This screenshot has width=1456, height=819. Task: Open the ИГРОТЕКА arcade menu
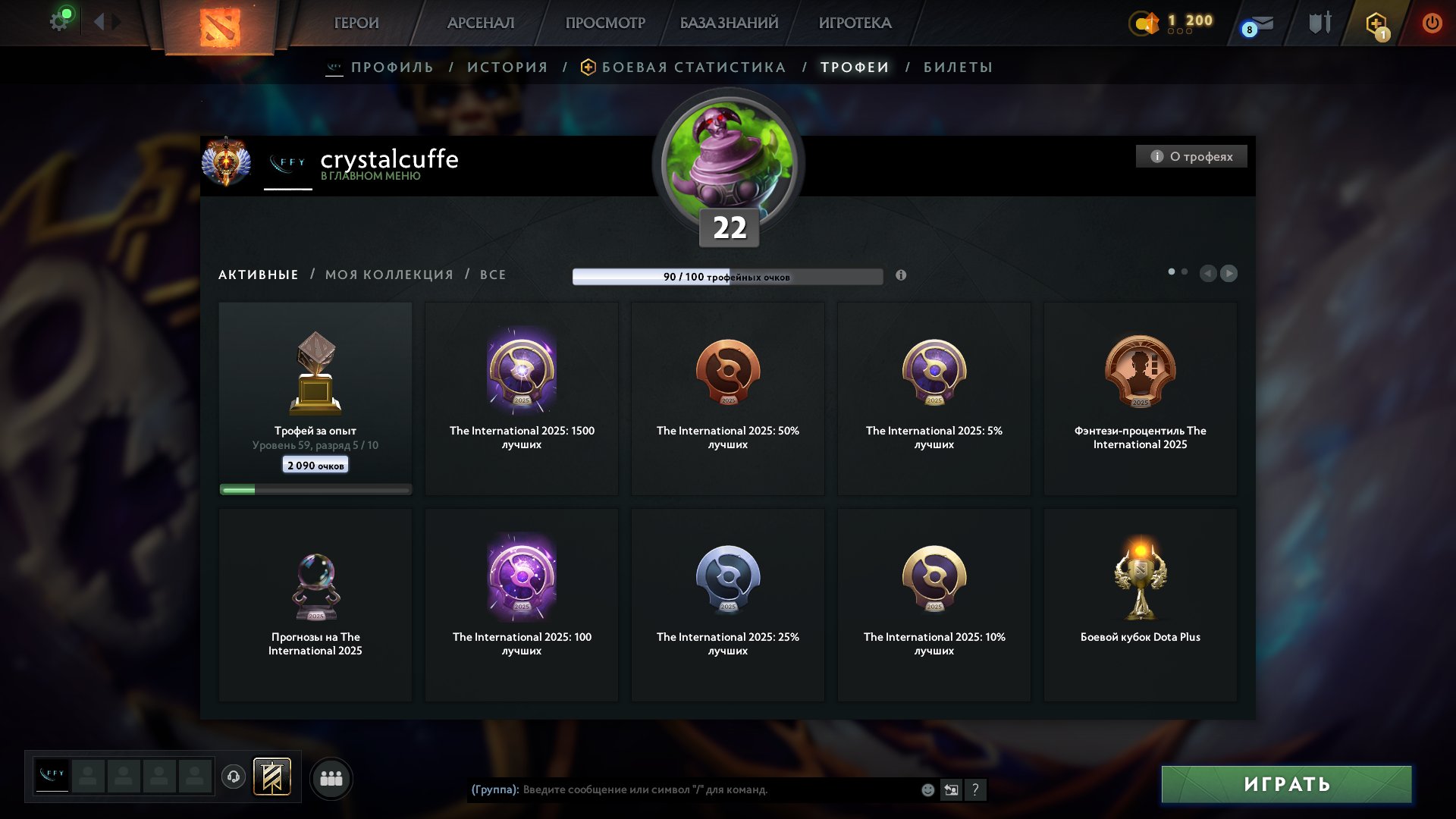[x=855, y=23]
